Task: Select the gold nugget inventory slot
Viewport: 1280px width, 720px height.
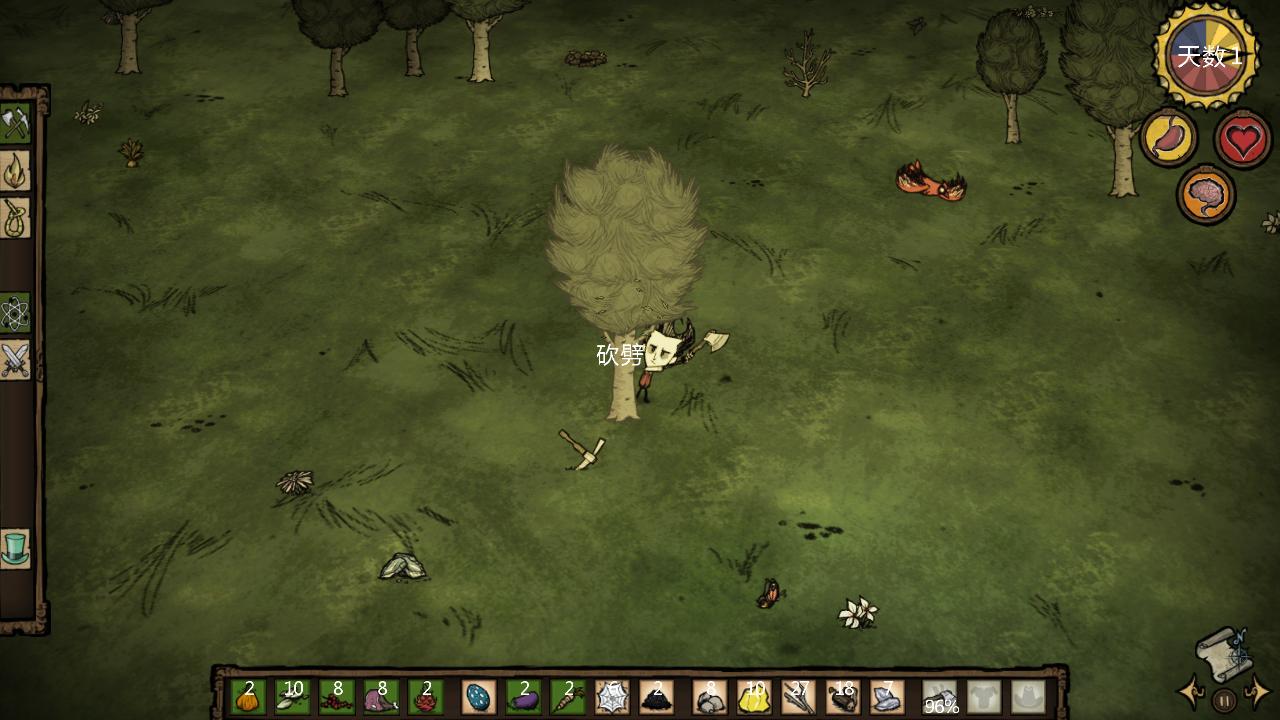Action: (x=755, y=697)
